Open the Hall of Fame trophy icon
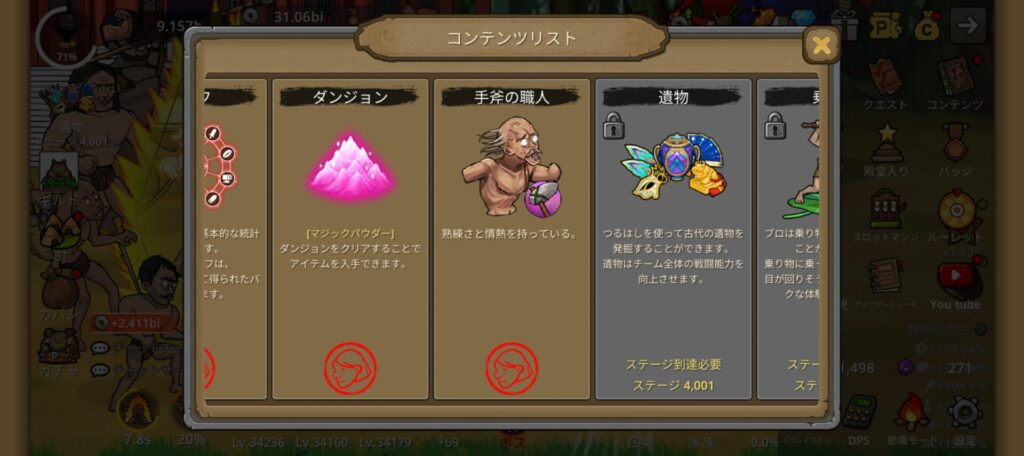The height and width of the screenshot is (456, 1024). tap(885, 146)
